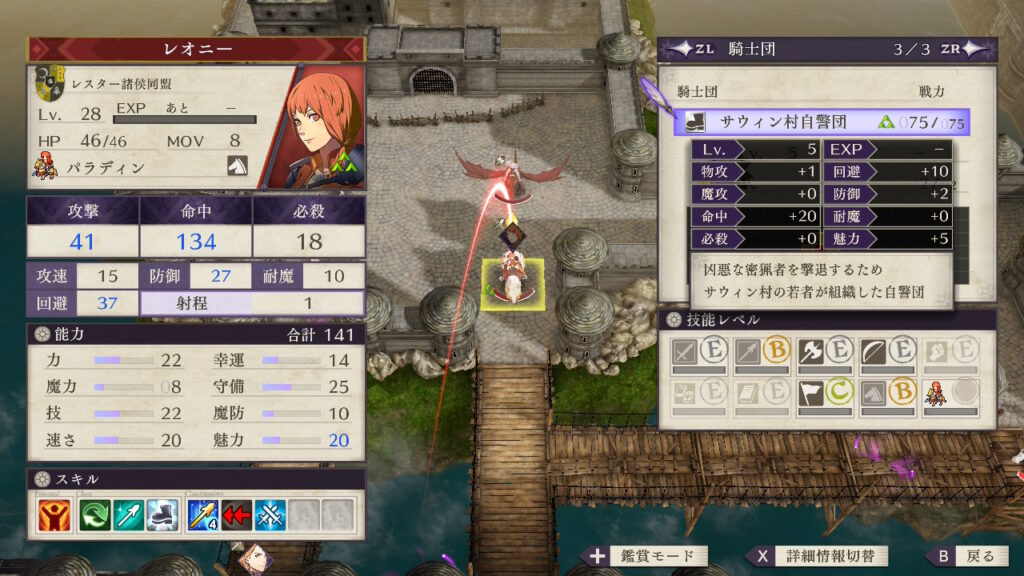
Task: Click the blue lance skill with number 4
Action: pyautogui.click(x=202, y=514)
